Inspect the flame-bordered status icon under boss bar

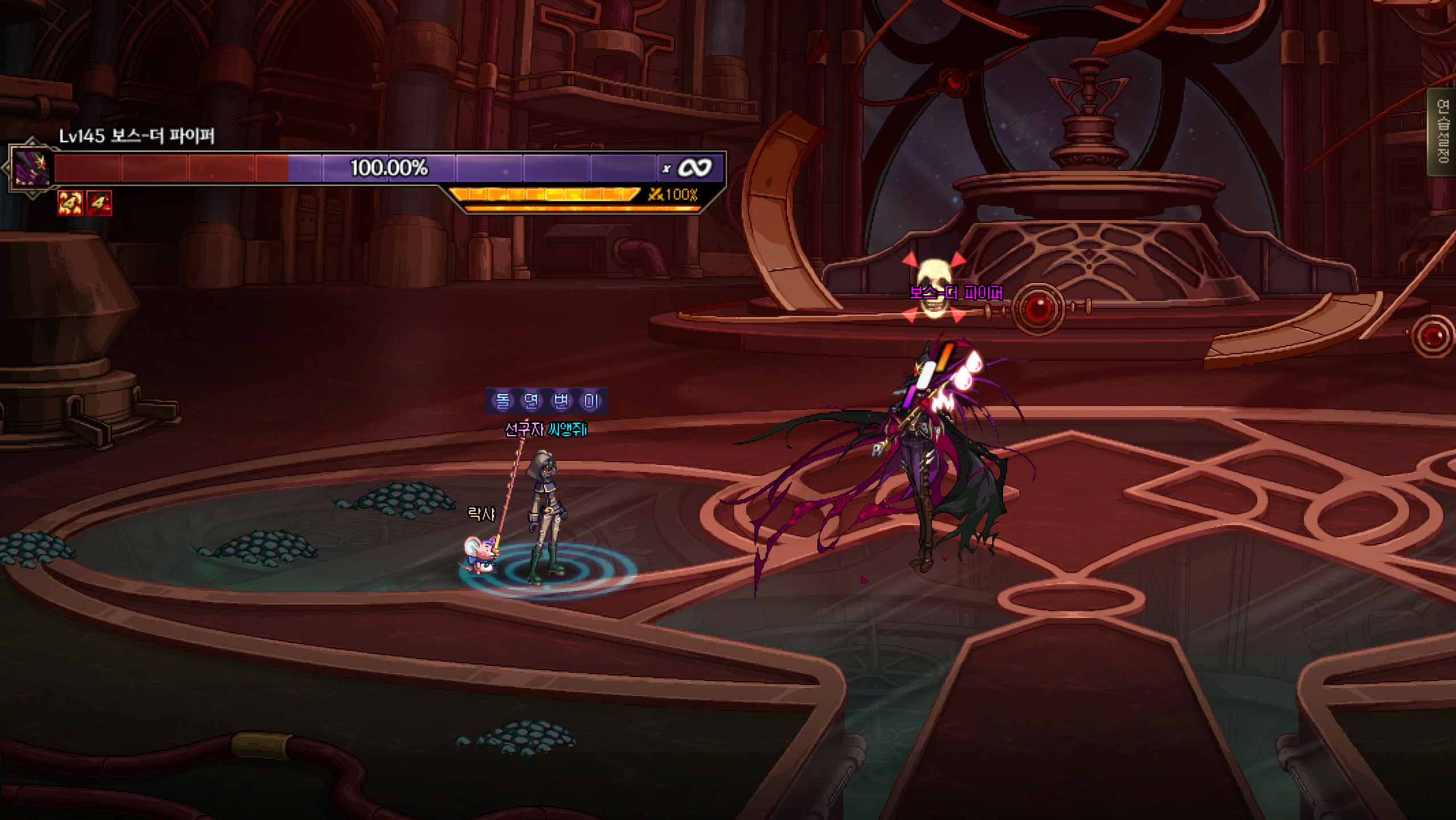[x=70, y=203]
